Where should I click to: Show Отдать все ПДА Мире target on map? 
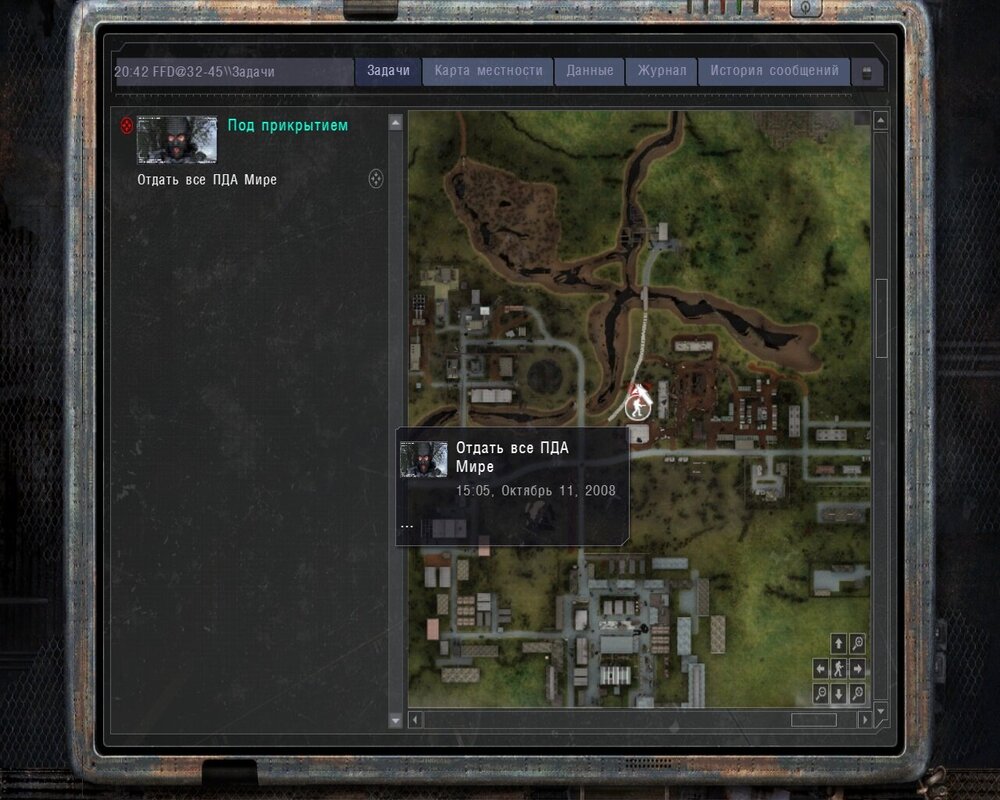[x=376, y=179]
